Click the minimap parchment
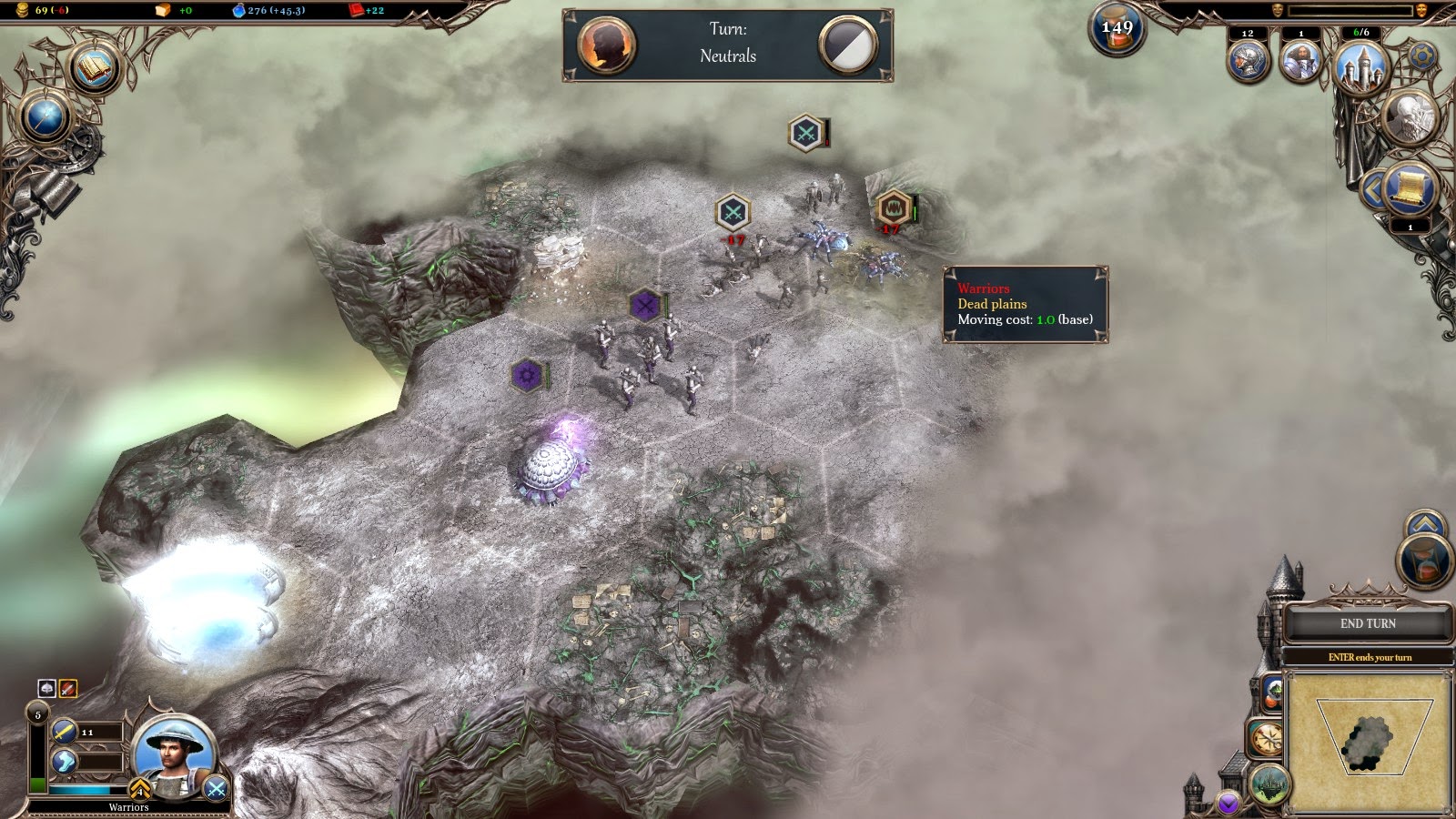 1370,742
